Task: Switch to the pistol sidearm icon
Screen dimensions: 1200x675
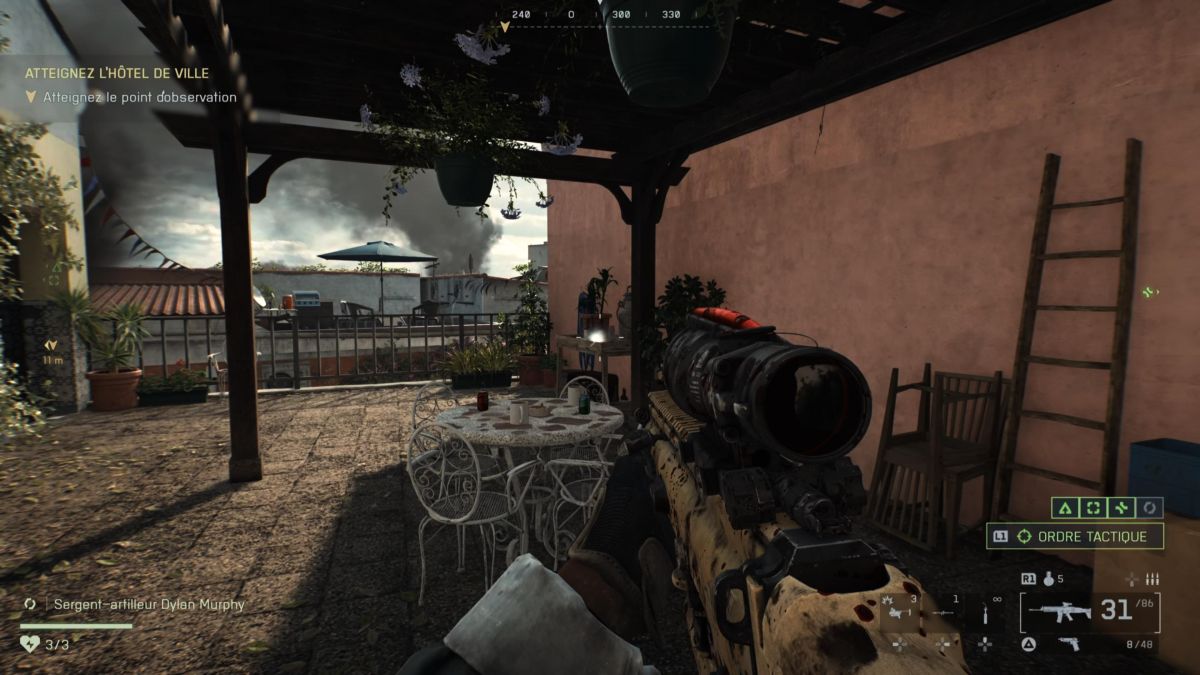Action: pos(1070,644)
